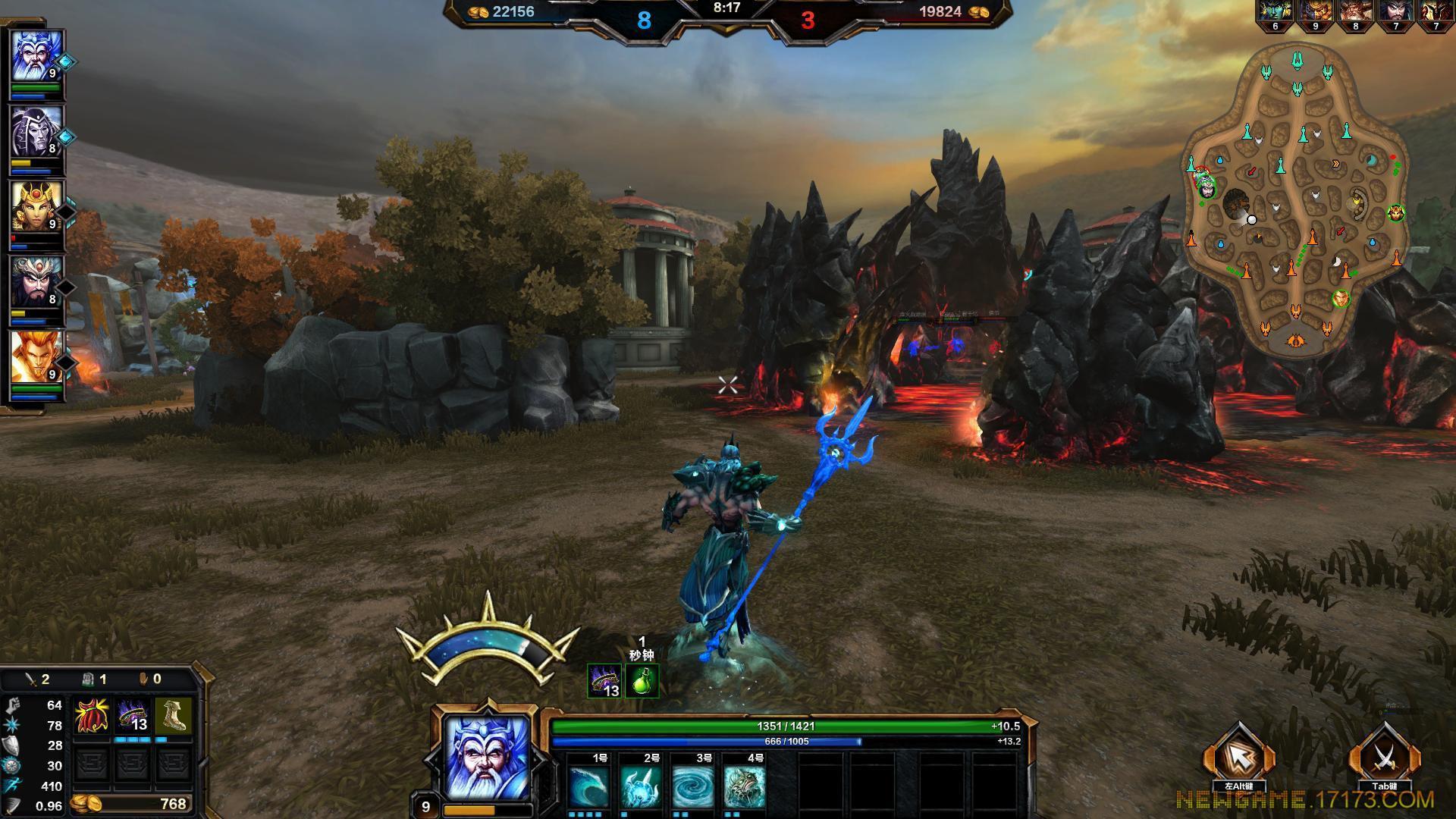Select the first enemy god portrait
This screenshot has width=1456, height=819.
coord(1276,12)
